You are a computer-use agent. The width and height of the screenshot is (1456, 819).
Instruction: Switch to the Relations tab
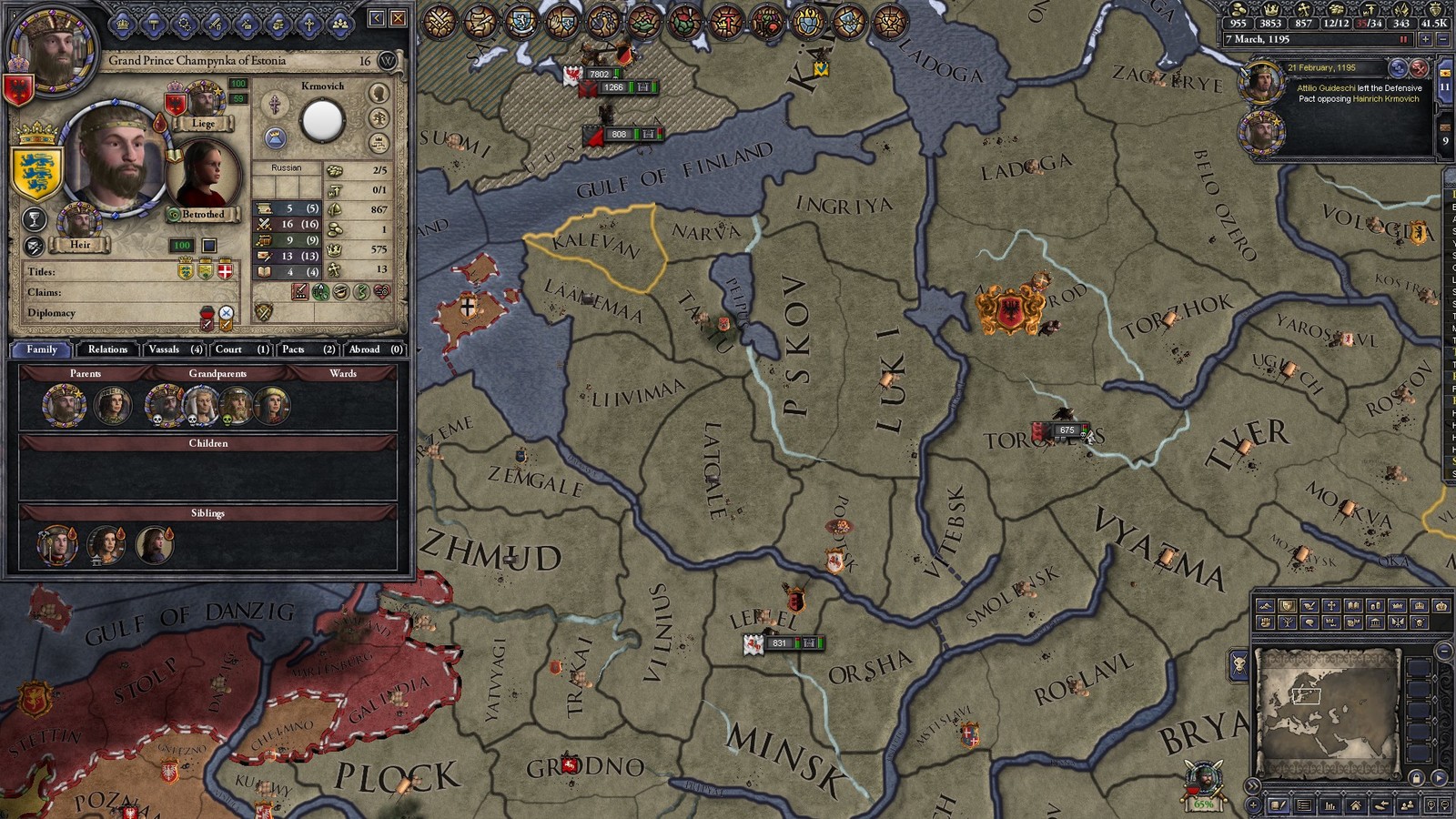(x=107, y=349)
